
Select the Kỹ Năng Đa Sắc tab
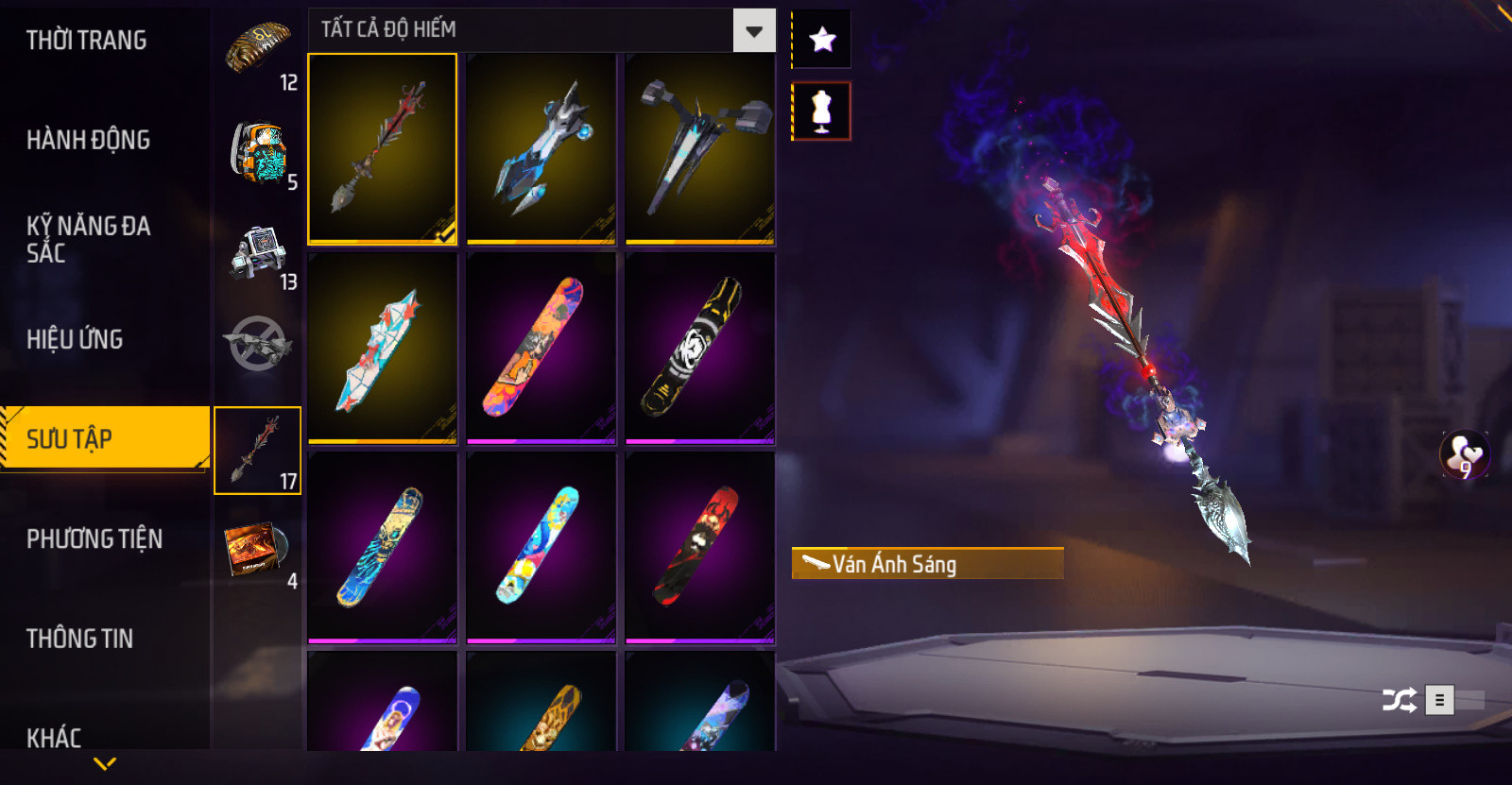click(x=88, y=239)
